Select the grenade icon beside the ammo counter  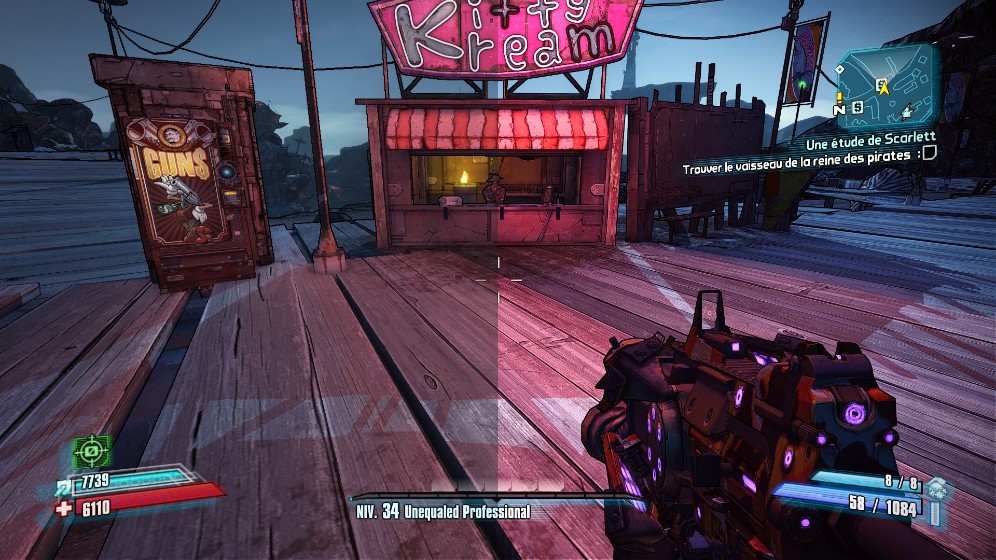coord(936,487)
